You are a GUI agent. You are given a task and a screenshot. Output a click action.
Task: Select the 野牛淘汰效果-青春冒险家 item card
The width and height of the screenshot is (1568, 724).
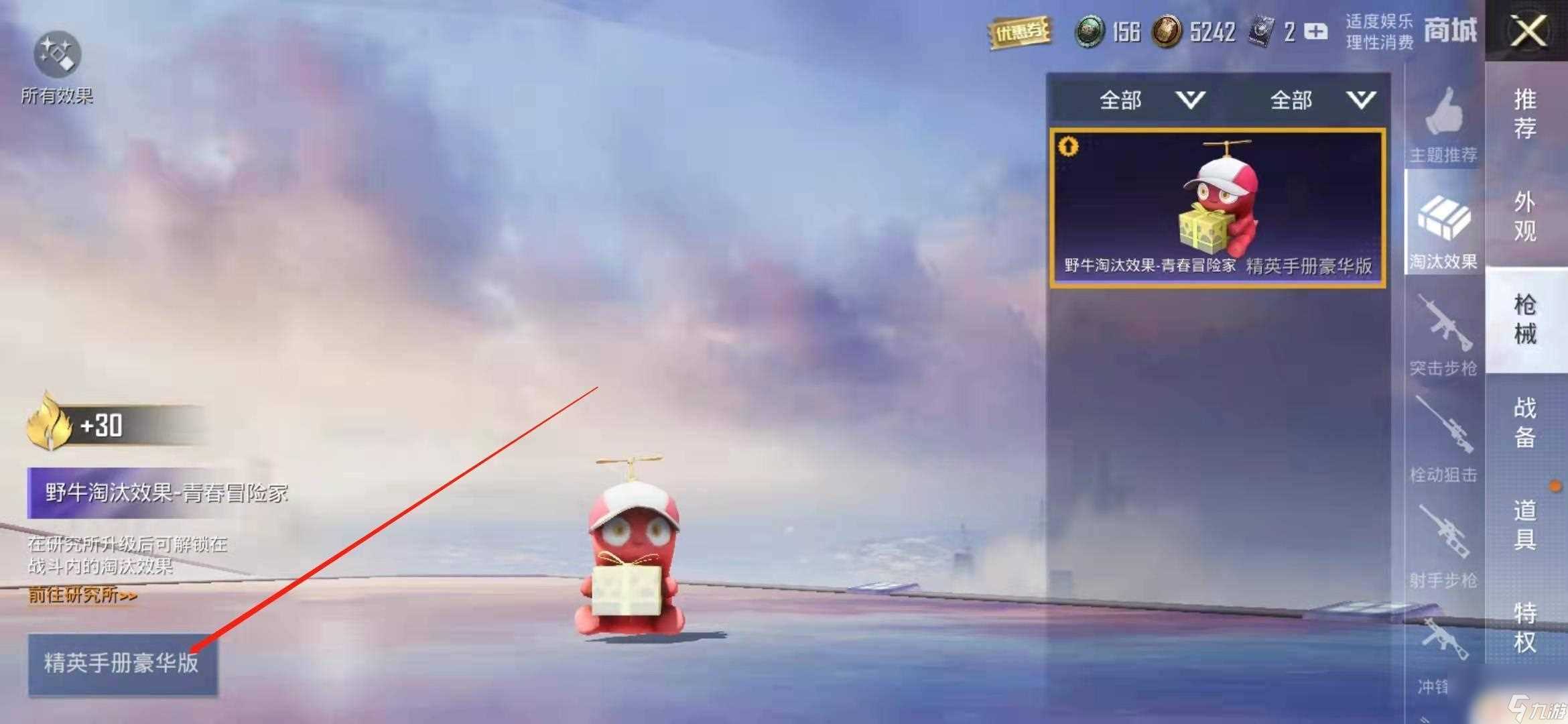tap(1217, 209)
